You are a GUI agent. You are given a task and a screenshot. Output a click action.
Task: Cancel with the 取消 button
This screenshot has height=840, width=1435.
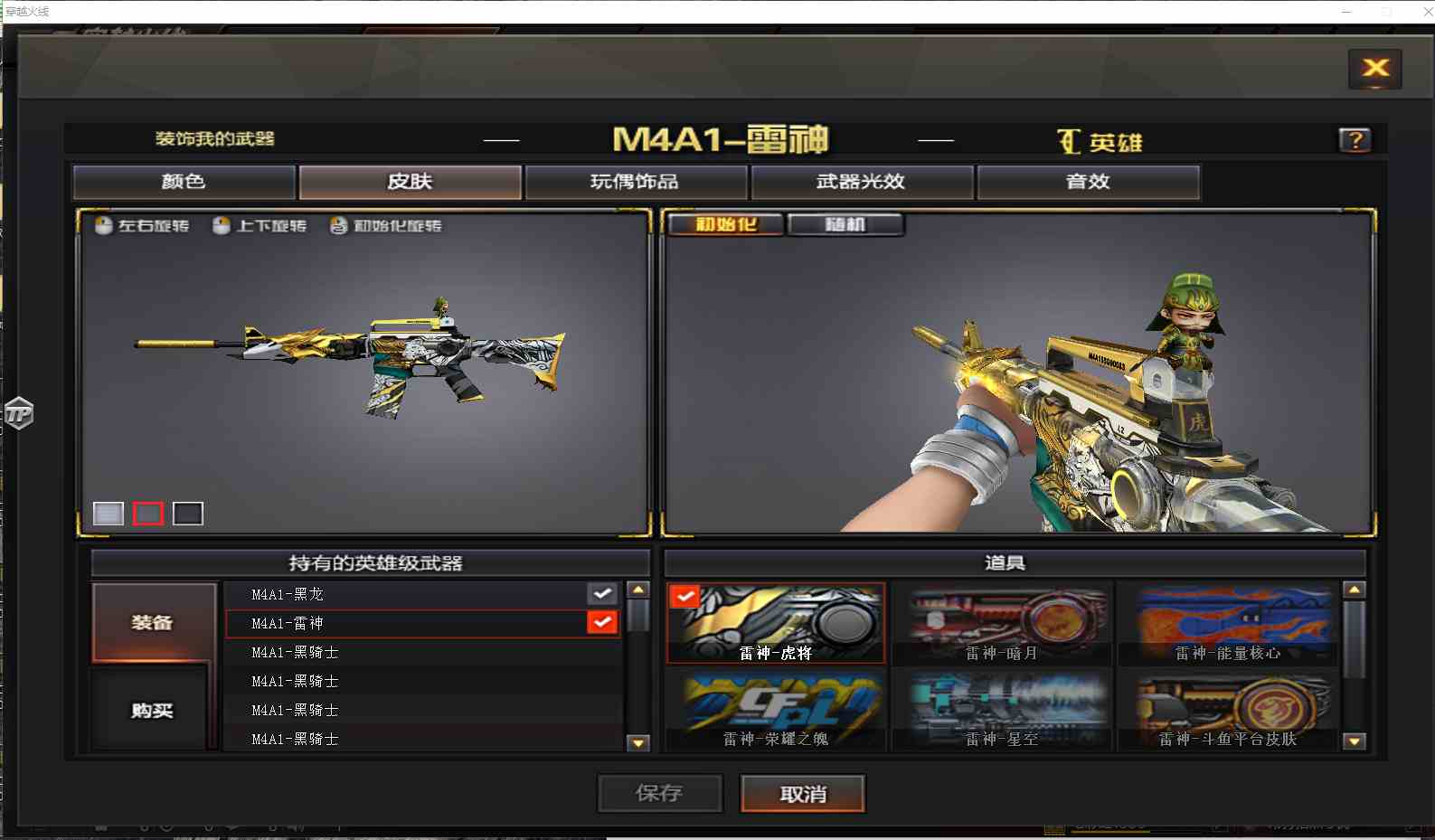click(x=802, y=793)
